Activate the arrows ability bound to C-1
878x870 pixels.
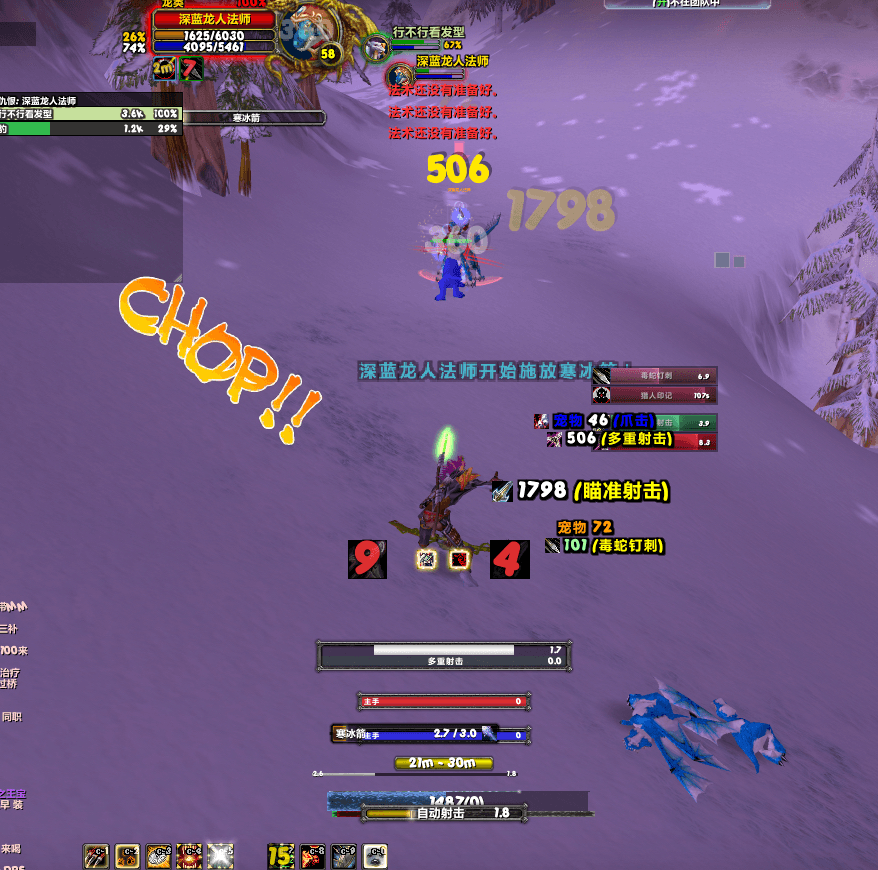click(x=96, y=856)
